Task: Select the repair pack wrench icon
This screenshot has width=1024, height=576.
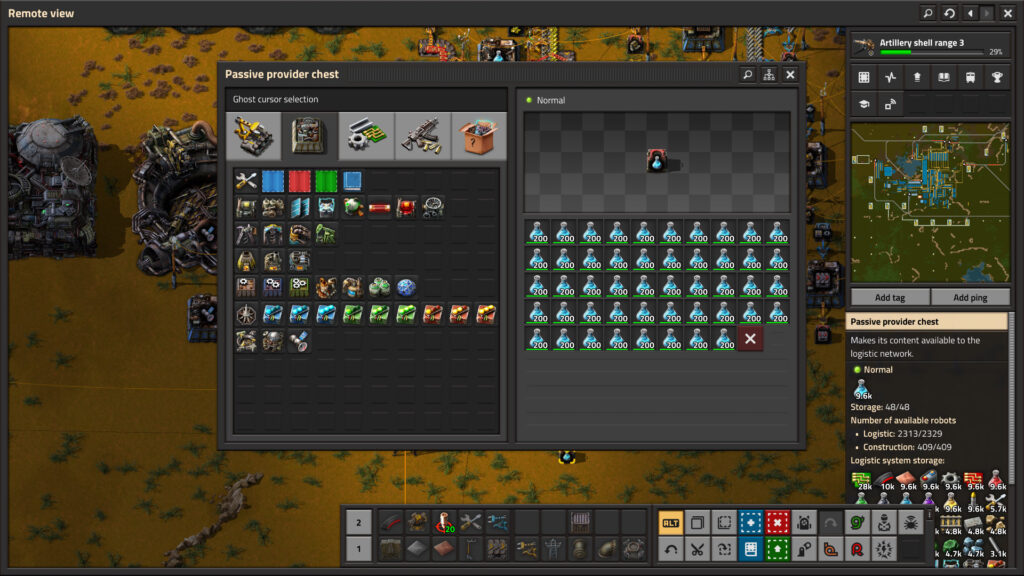Action: point(246,181)
